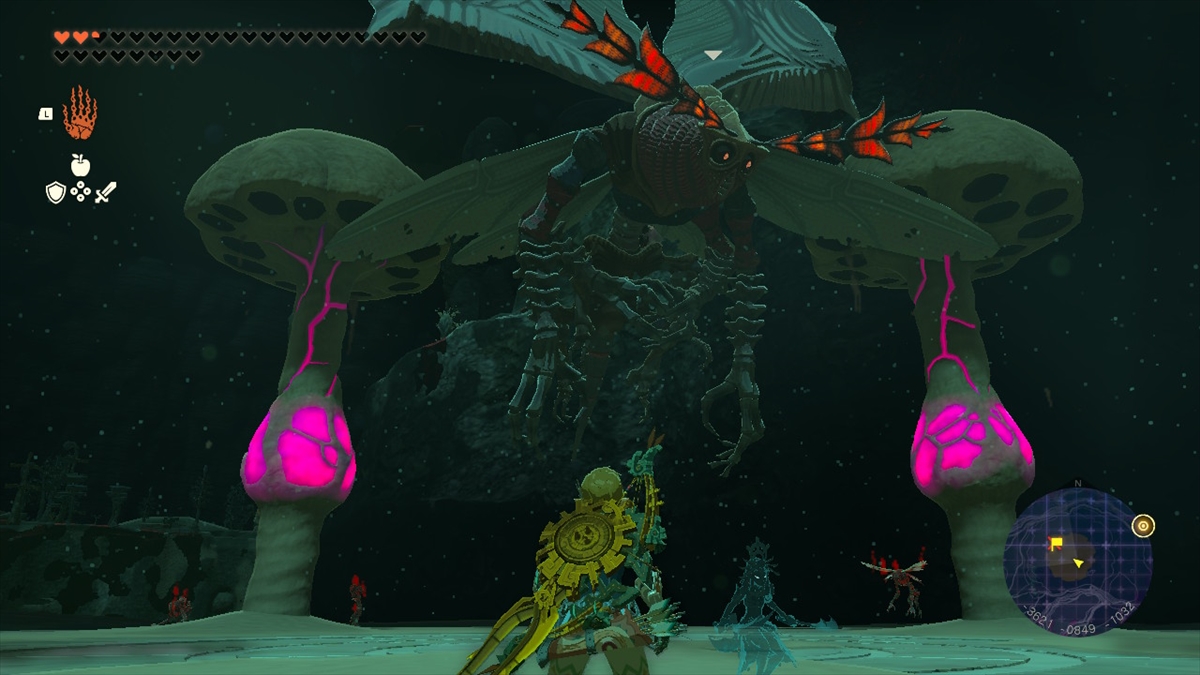The width and height of the screenshot is (1200, 675).
Task: Select the apple quick-item icon
Action: pyautogui.click(x=80, y=166)
